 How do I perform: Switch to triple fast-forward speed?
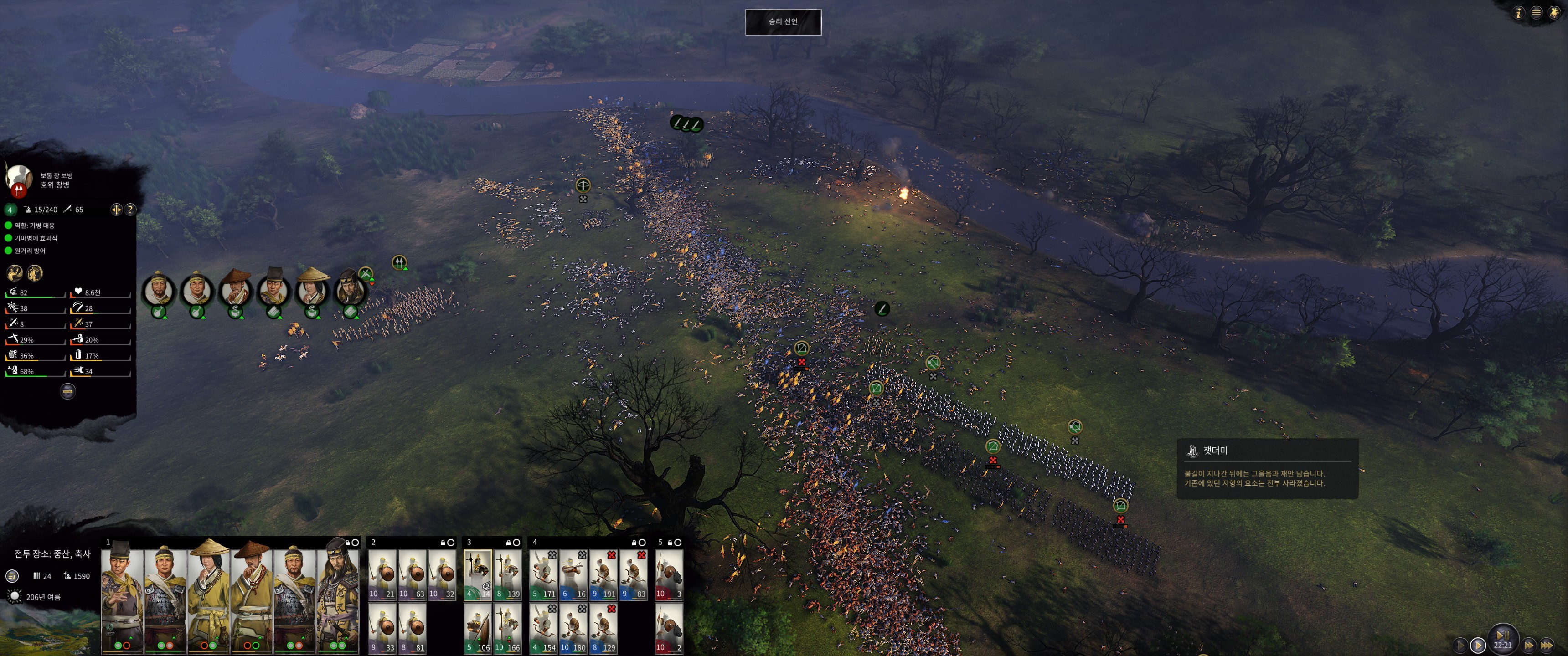1547,645
